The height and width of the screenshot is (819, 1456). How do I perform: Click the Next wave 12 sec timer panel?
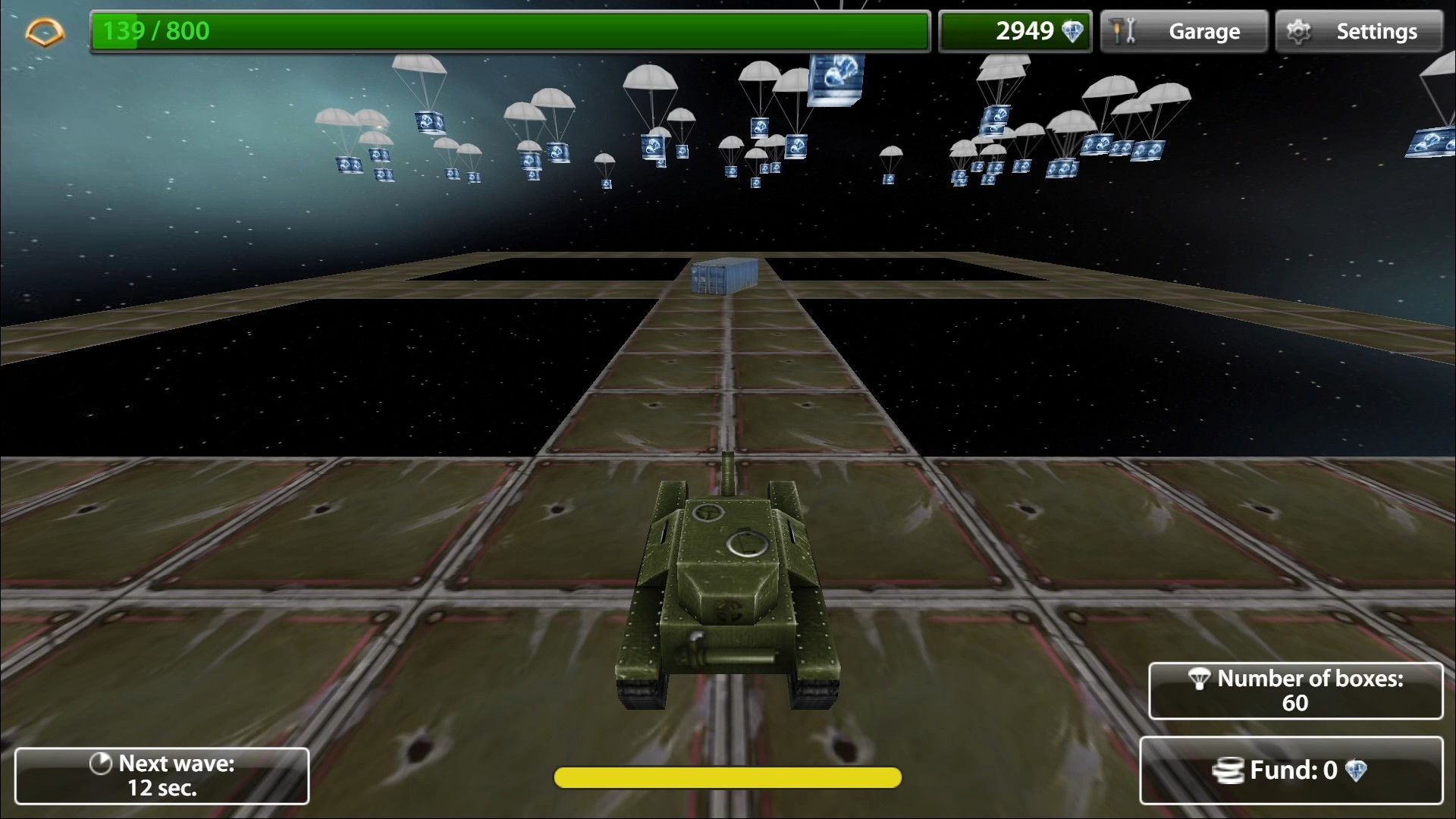point(162,775)
